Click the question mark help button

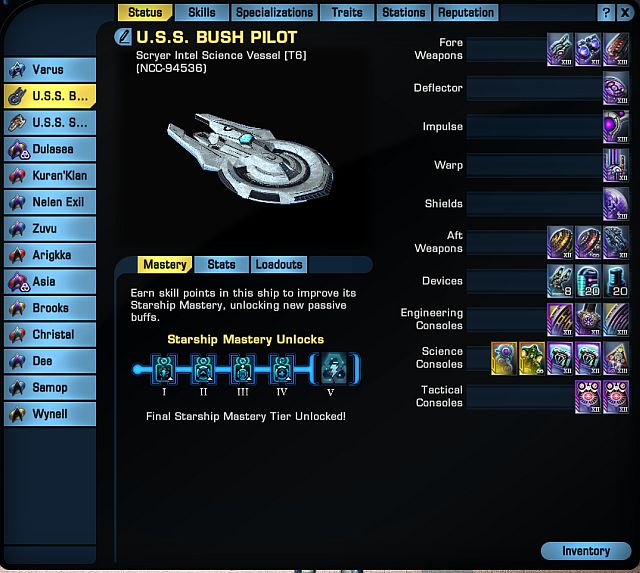pyautogui.click(x=607, y=13)
